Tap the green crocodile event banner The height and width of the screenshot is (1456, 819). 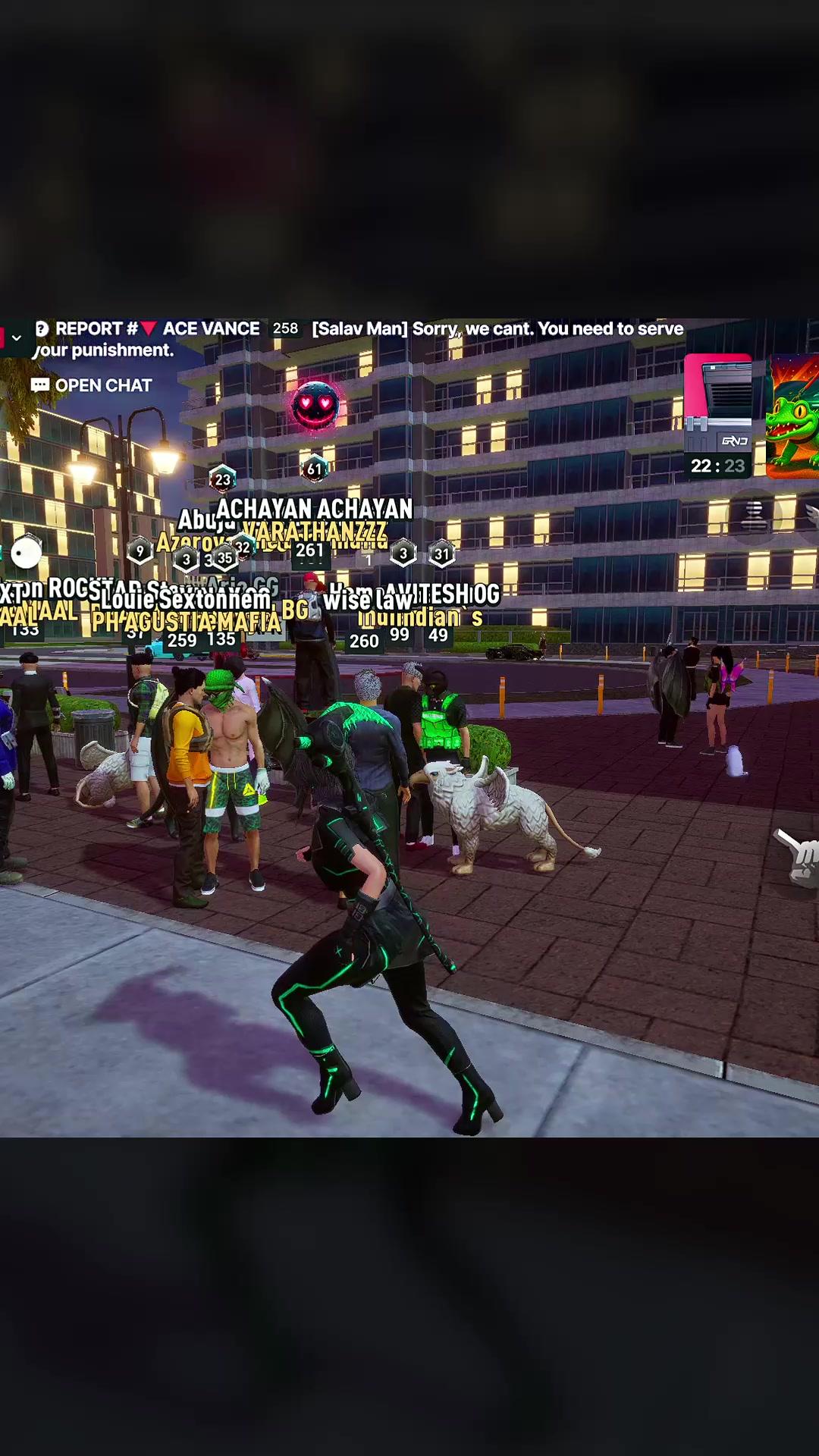coord(793,417)
